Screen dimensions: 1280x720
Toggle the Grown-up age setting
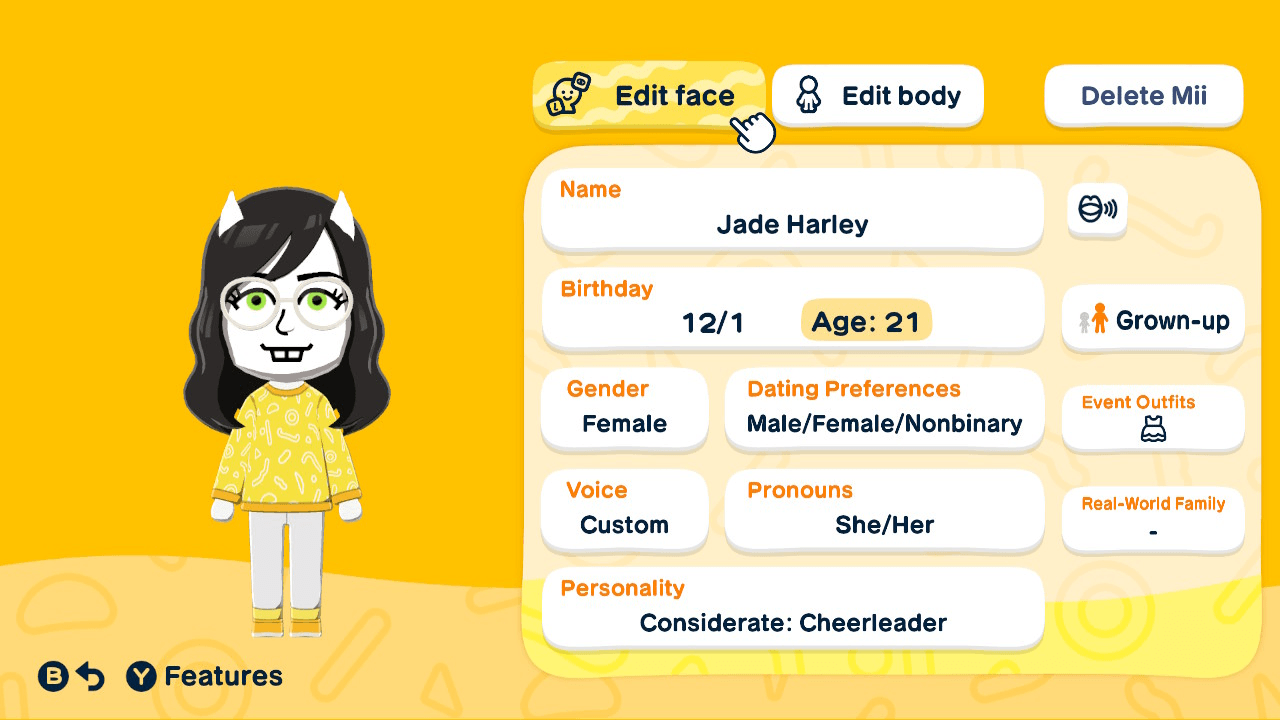point(1152,319)
